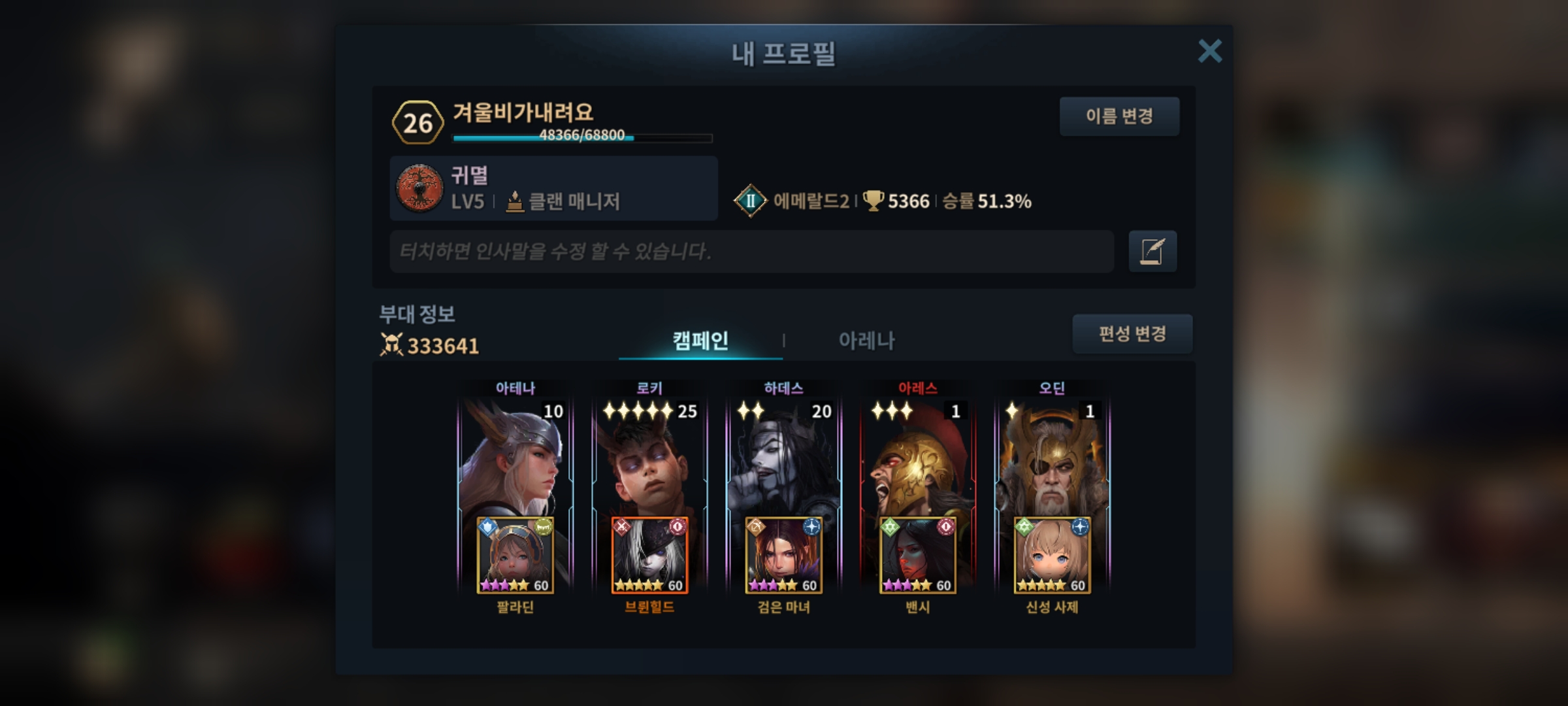The height and width of the screenshot is (706, 1568).
Task: Open the 밴시 unit portrait
Action: (917, 556)
